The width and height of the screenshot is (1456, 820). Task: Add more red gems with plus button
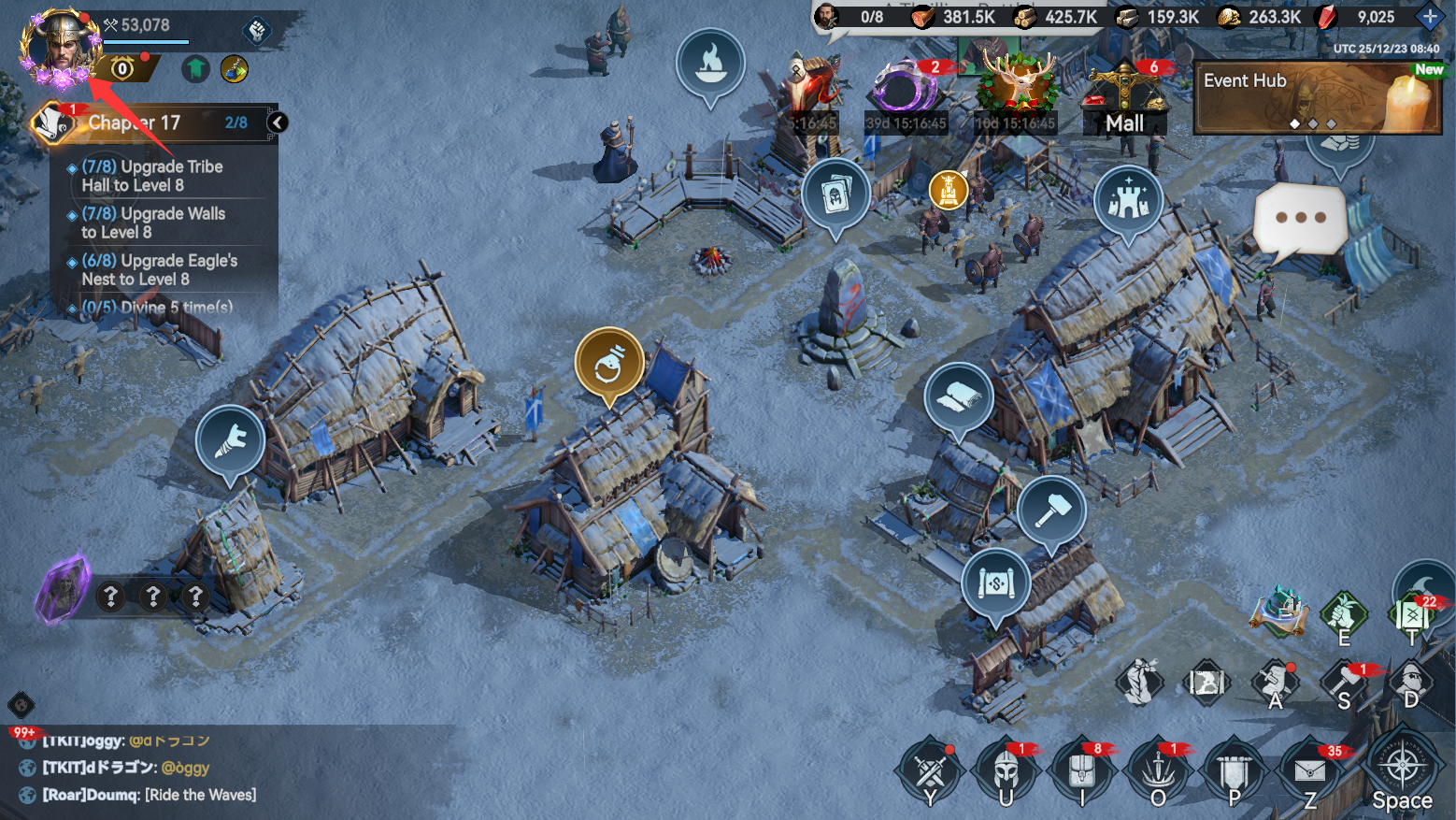coord(1430,16)
